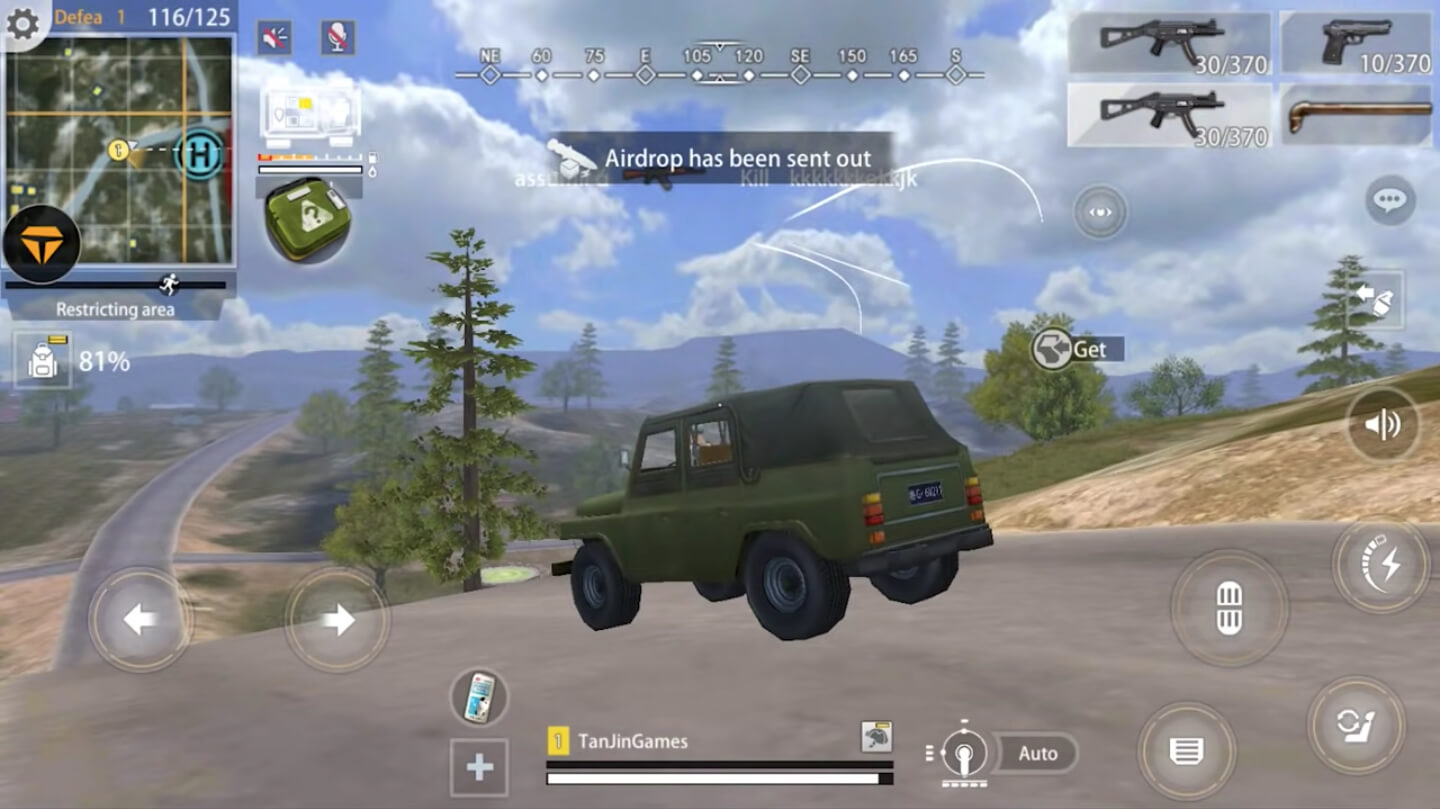Toggle Auto steering mode
Viewport: 1440px width, 809px height.
pos(1037,753)
